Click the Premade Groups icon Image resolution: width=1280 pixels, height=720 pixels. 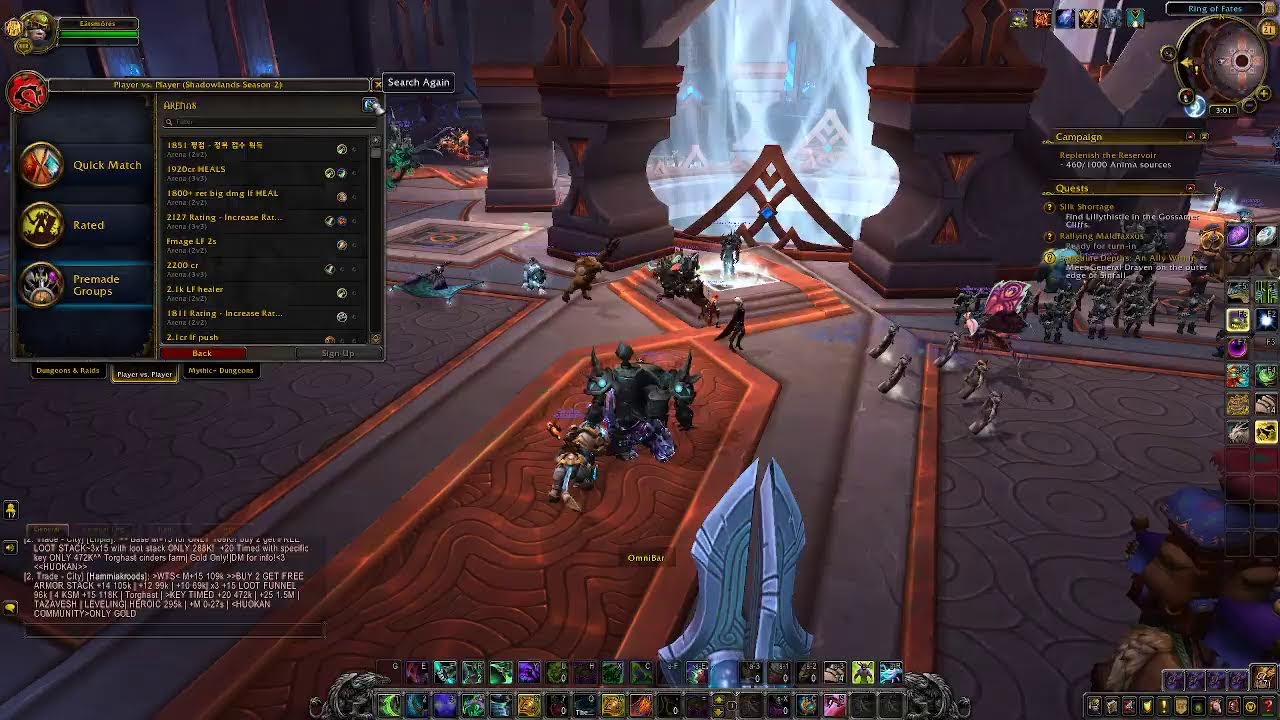point(41,283)
